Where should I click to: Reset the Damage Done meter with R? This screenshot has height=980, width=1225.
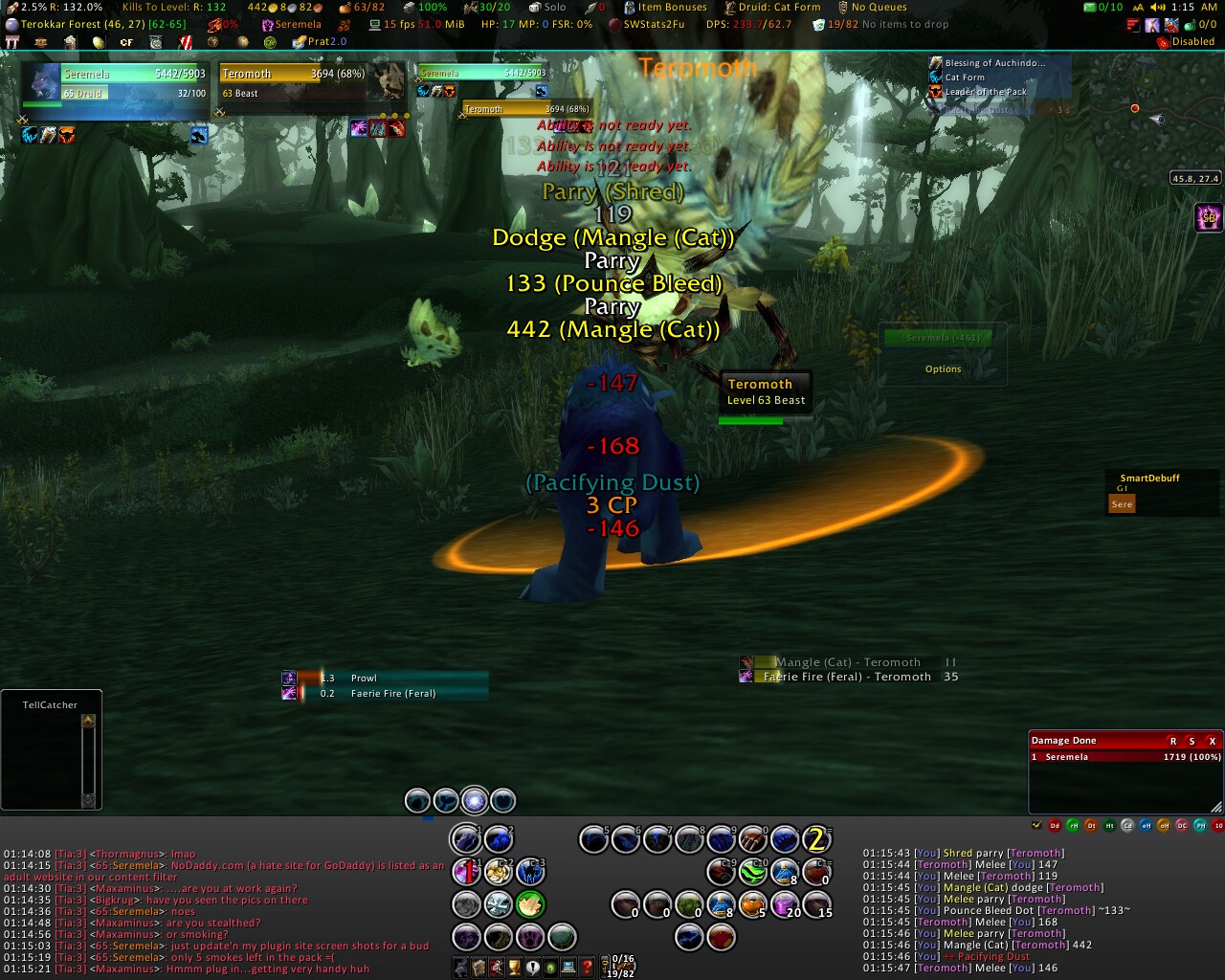1173,741
